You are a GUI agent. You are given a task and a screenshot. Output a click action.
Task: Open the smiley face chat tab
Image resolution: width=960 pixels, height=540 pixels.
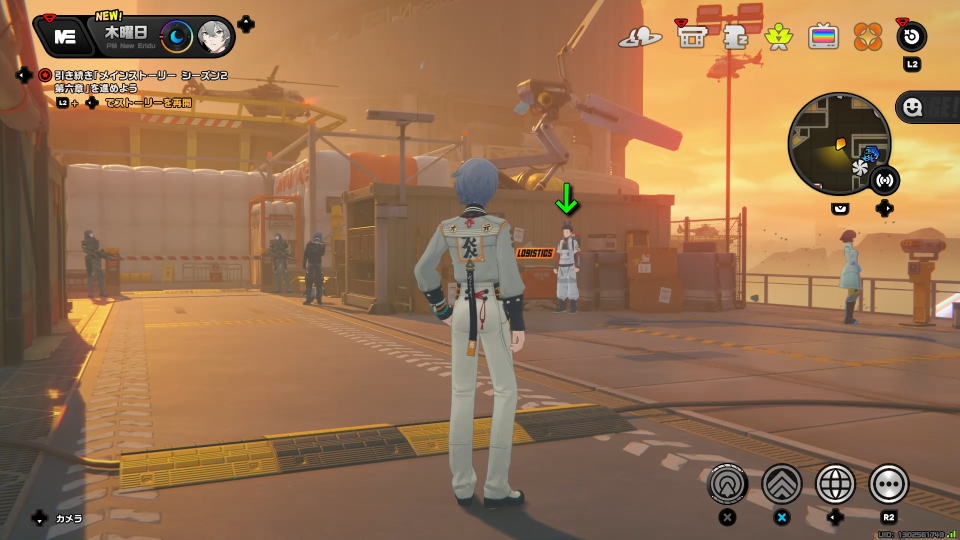coord(912,106)
